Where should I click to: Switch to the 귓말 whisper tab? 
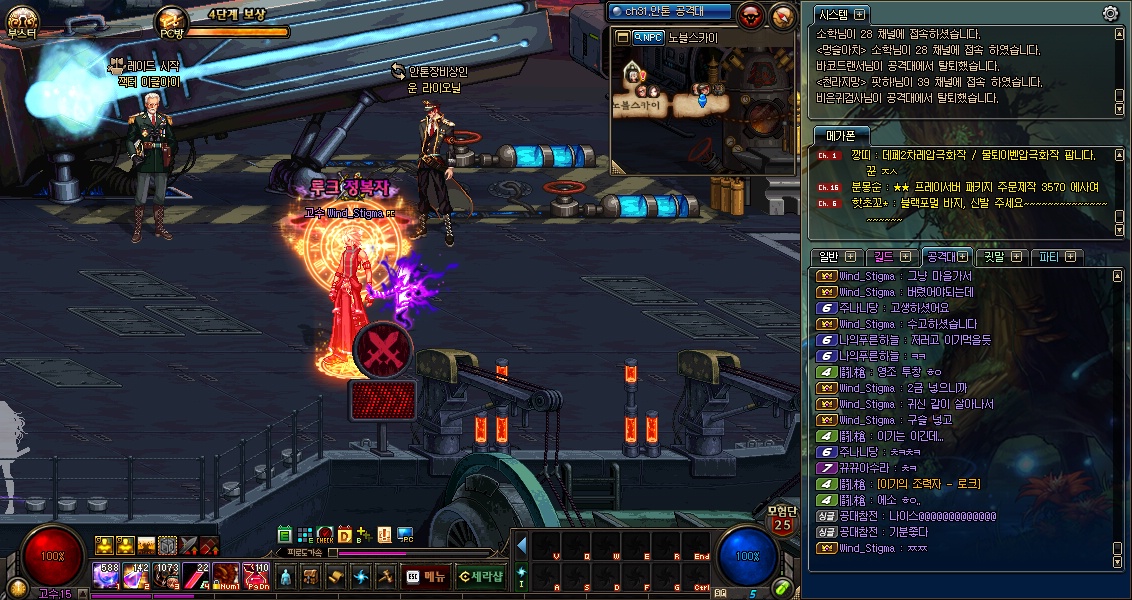click(x=1000, y=257)
